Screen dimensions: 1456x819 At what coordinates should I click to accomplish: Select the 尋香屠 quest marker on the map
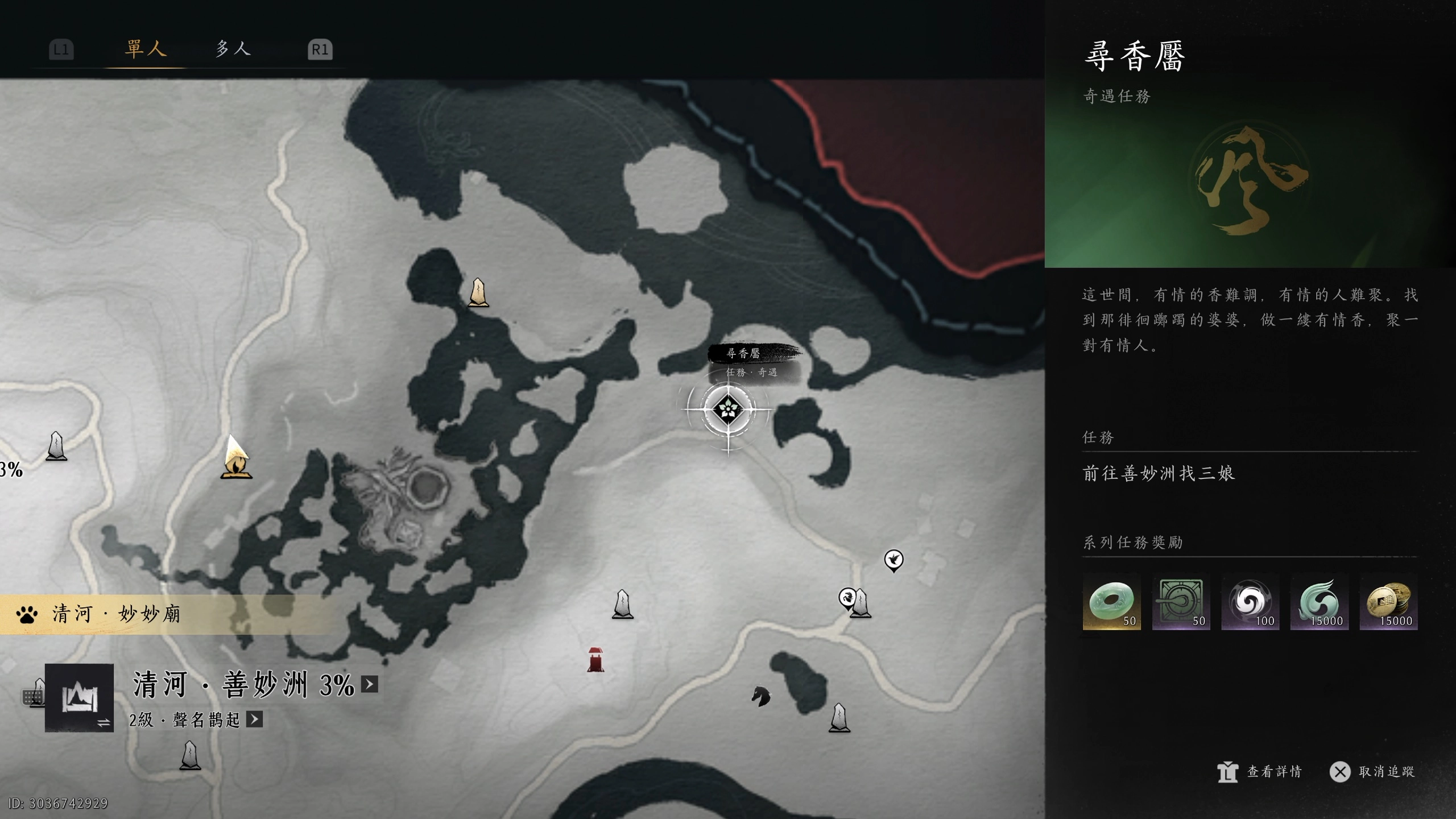(727, 408)
